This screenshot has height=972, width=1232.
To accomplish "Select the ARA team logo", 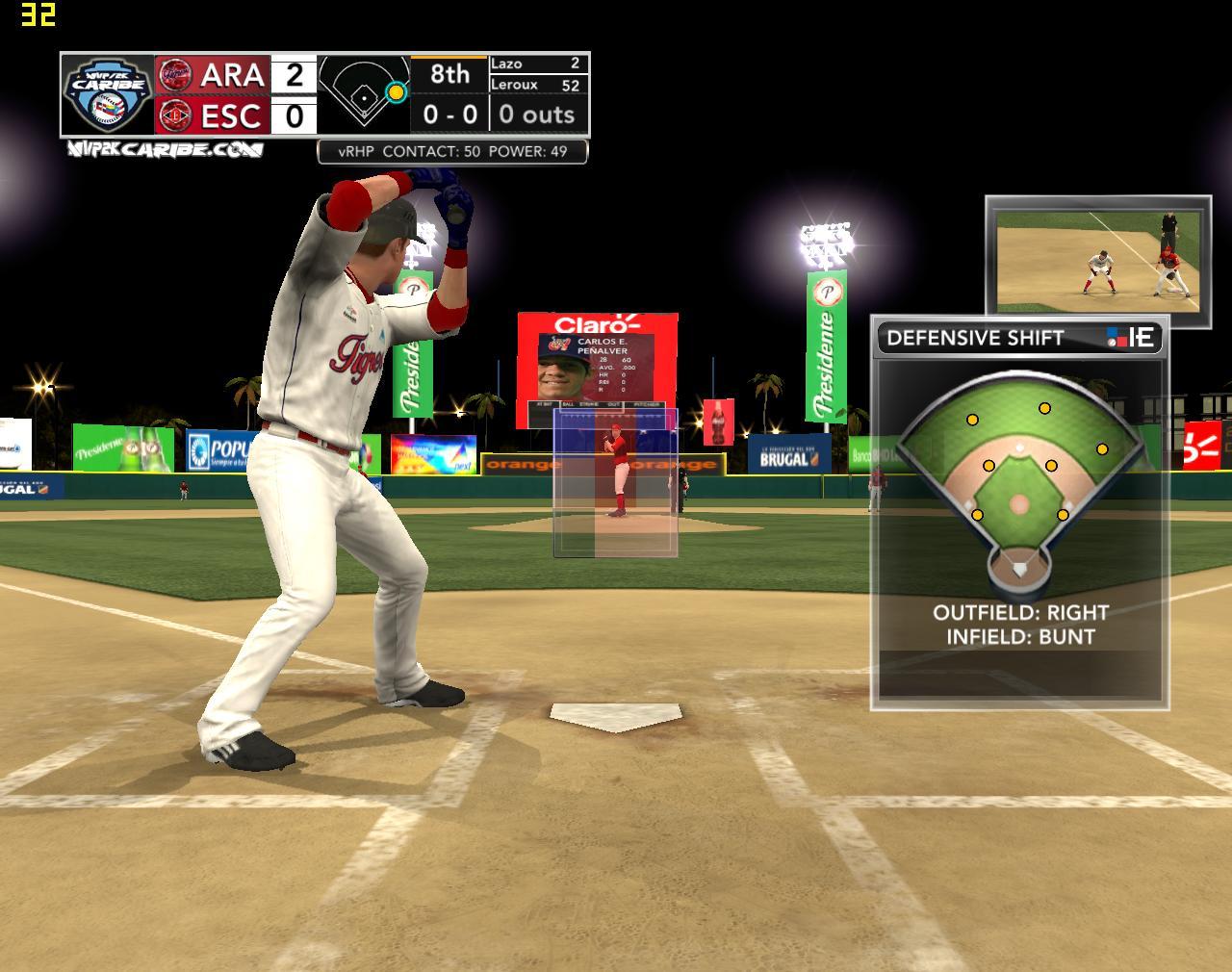I will coord(174,74).
